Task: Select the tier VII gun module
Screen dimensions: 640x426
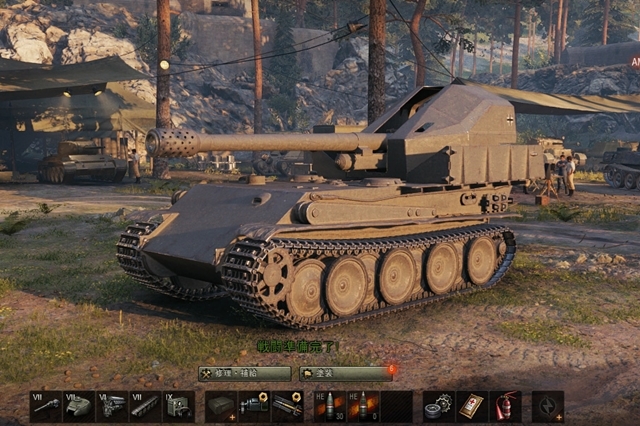Action: click(46, 406)
